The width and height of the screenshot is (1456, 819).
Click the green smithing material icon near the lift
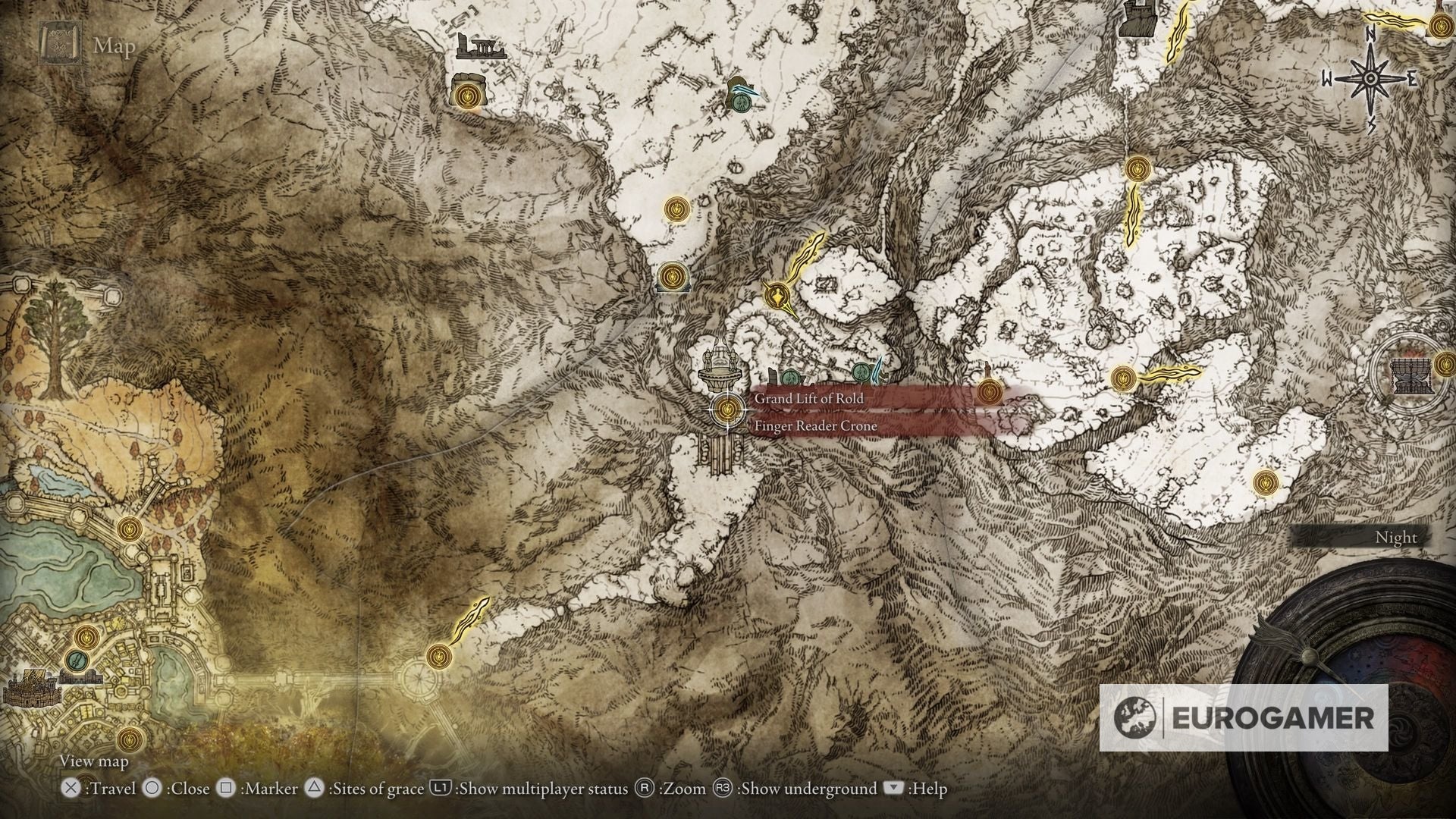coord(791,377)
